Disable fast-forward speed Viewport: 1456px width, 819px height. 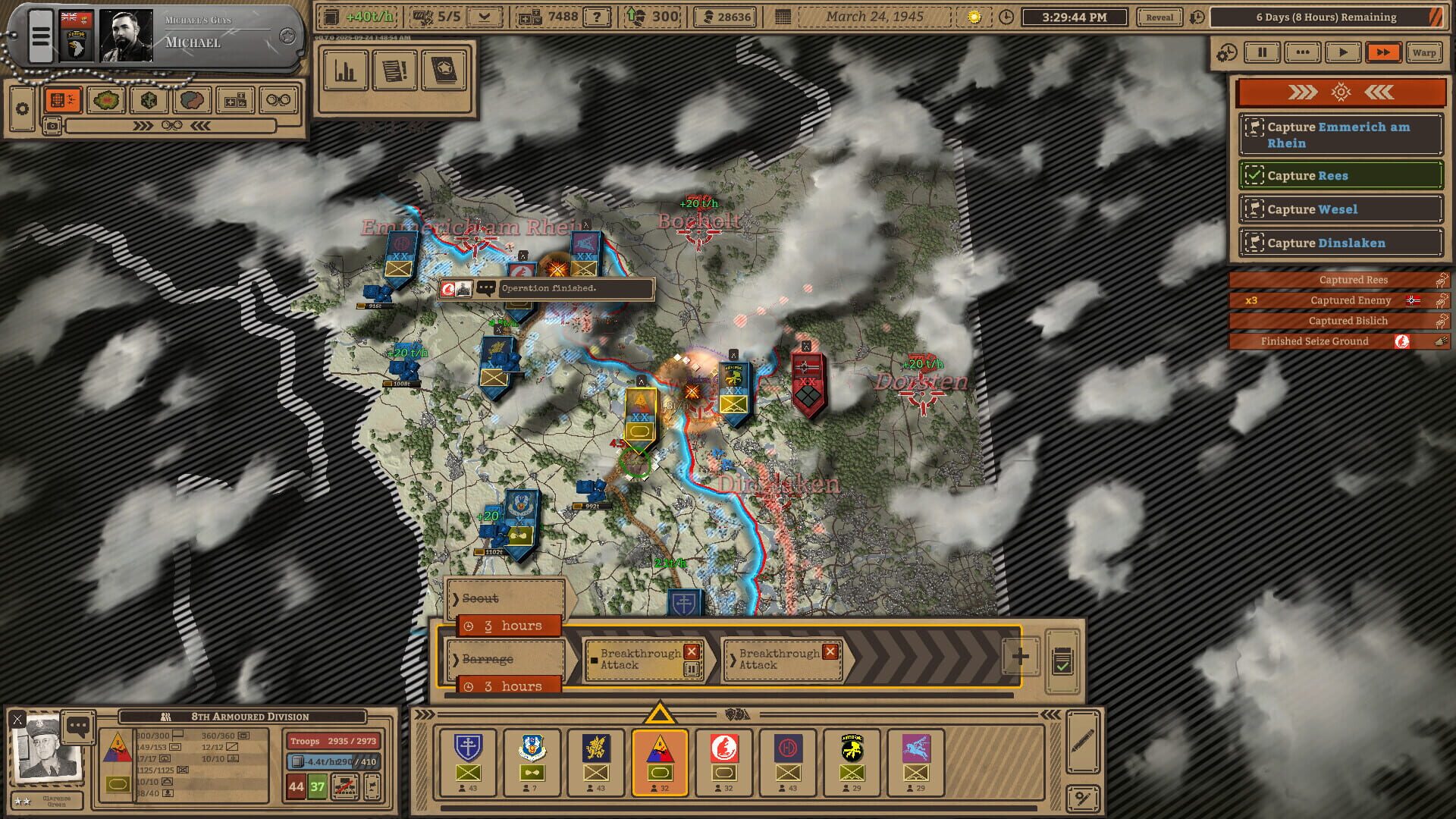1383,52
